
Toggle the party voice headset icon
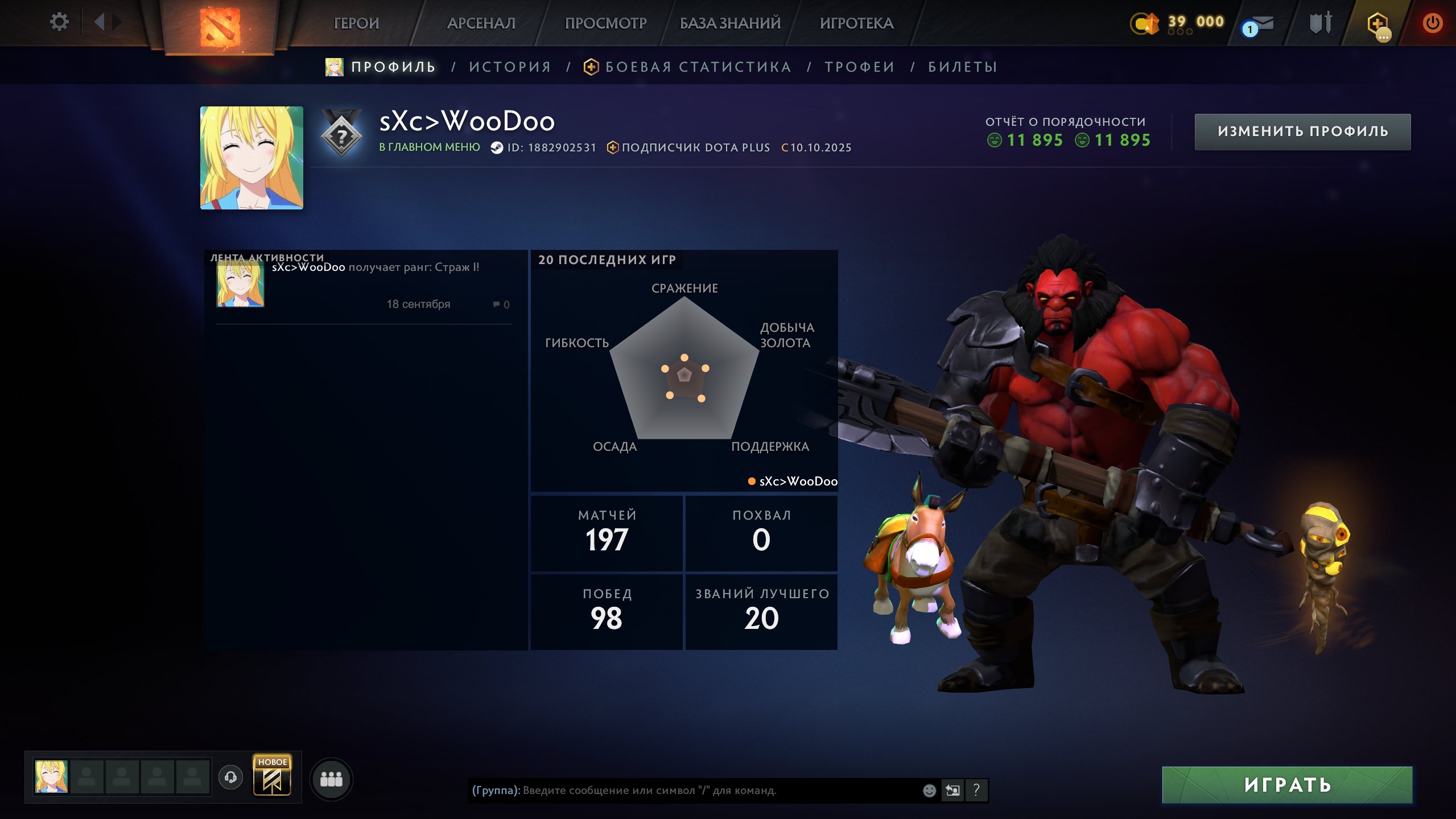pos(230,777)
